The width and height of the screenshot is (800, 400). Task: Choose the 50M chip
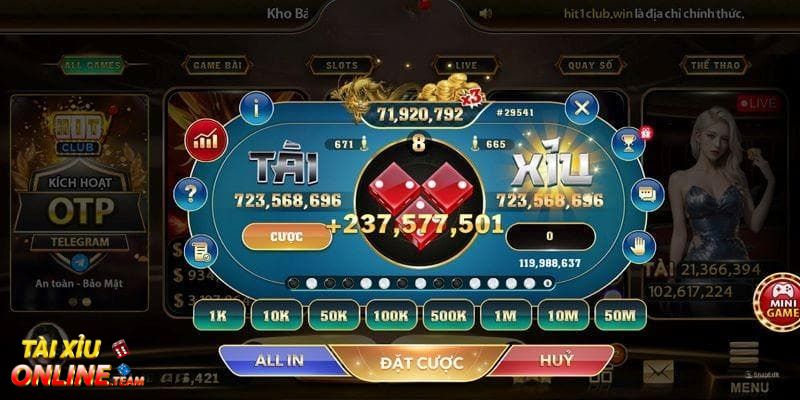[x=621, y=315]
